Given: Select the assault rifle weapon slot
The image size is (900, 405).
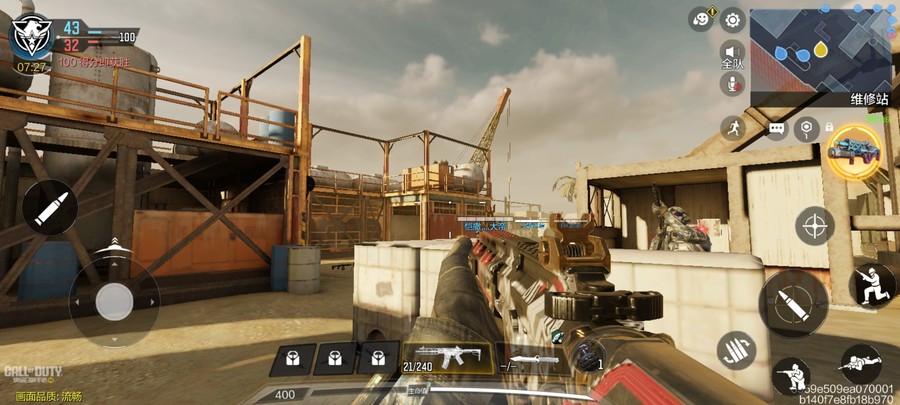Looking at the screenshot, I should point(447,358).
